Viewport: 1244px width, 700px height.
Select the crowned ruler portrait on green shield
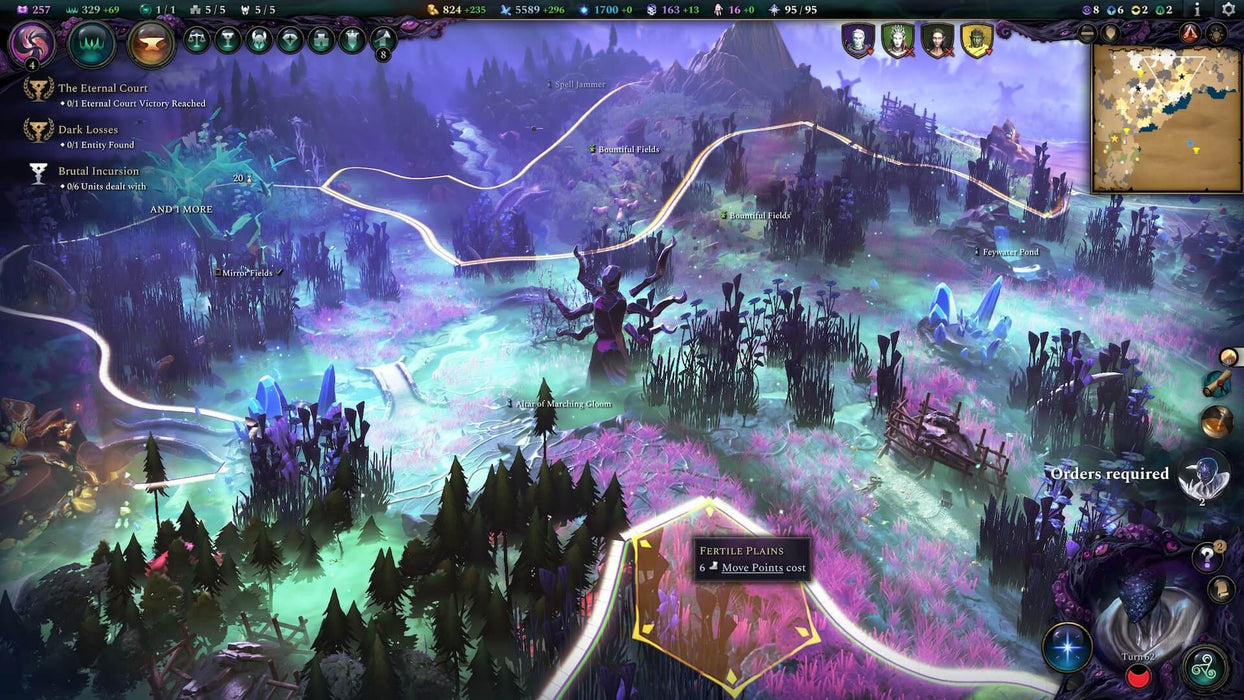point(897,40)
